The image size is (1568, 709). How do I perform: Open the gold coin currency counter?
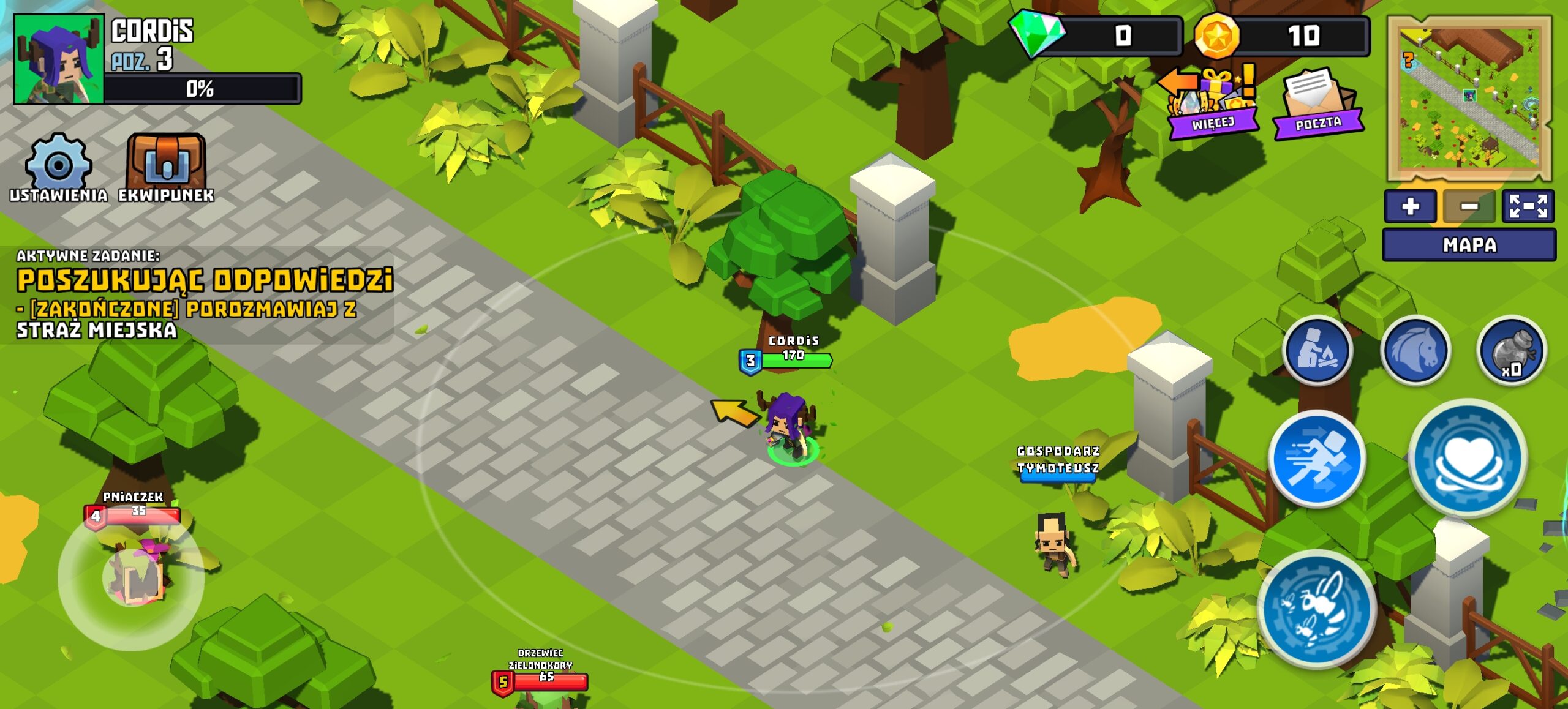(x=1283, y=36)
